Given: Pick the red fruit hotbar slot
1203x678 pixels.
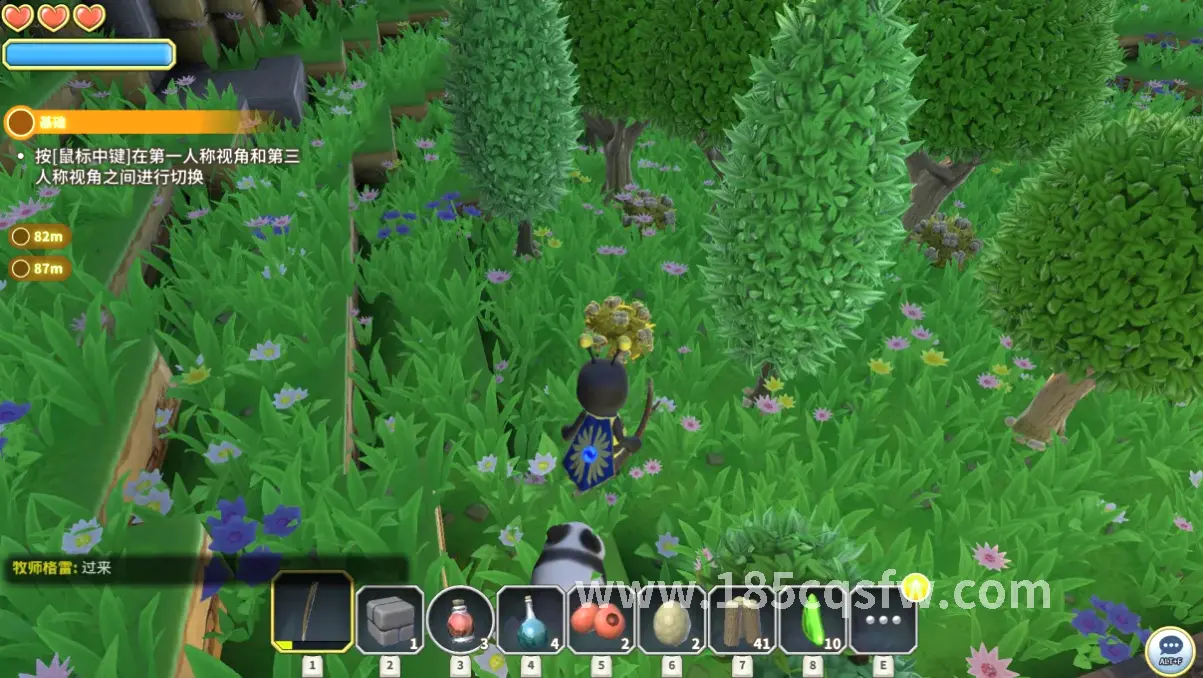Looking at the screenshot, I should pyautogui.click(x=601, y=619).
